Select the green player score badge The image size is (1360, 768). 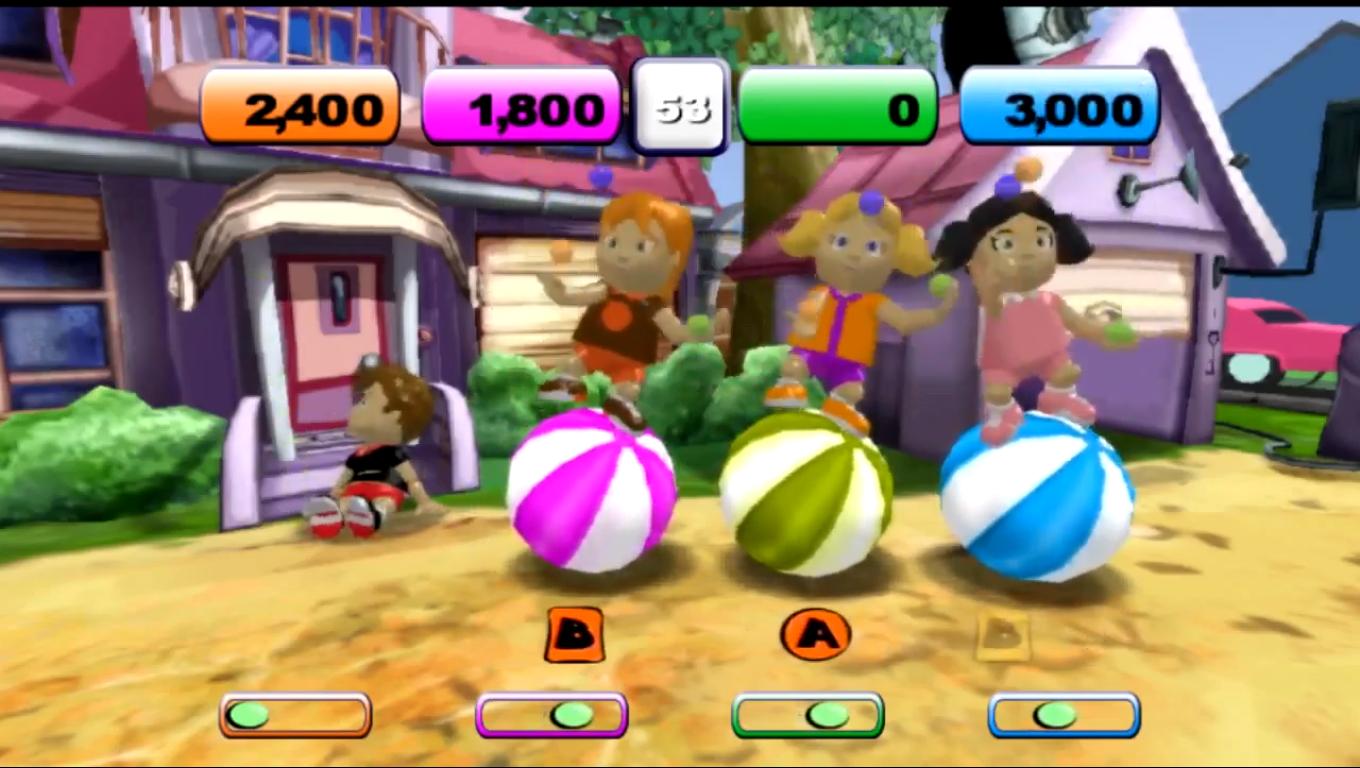coord(838,106)
